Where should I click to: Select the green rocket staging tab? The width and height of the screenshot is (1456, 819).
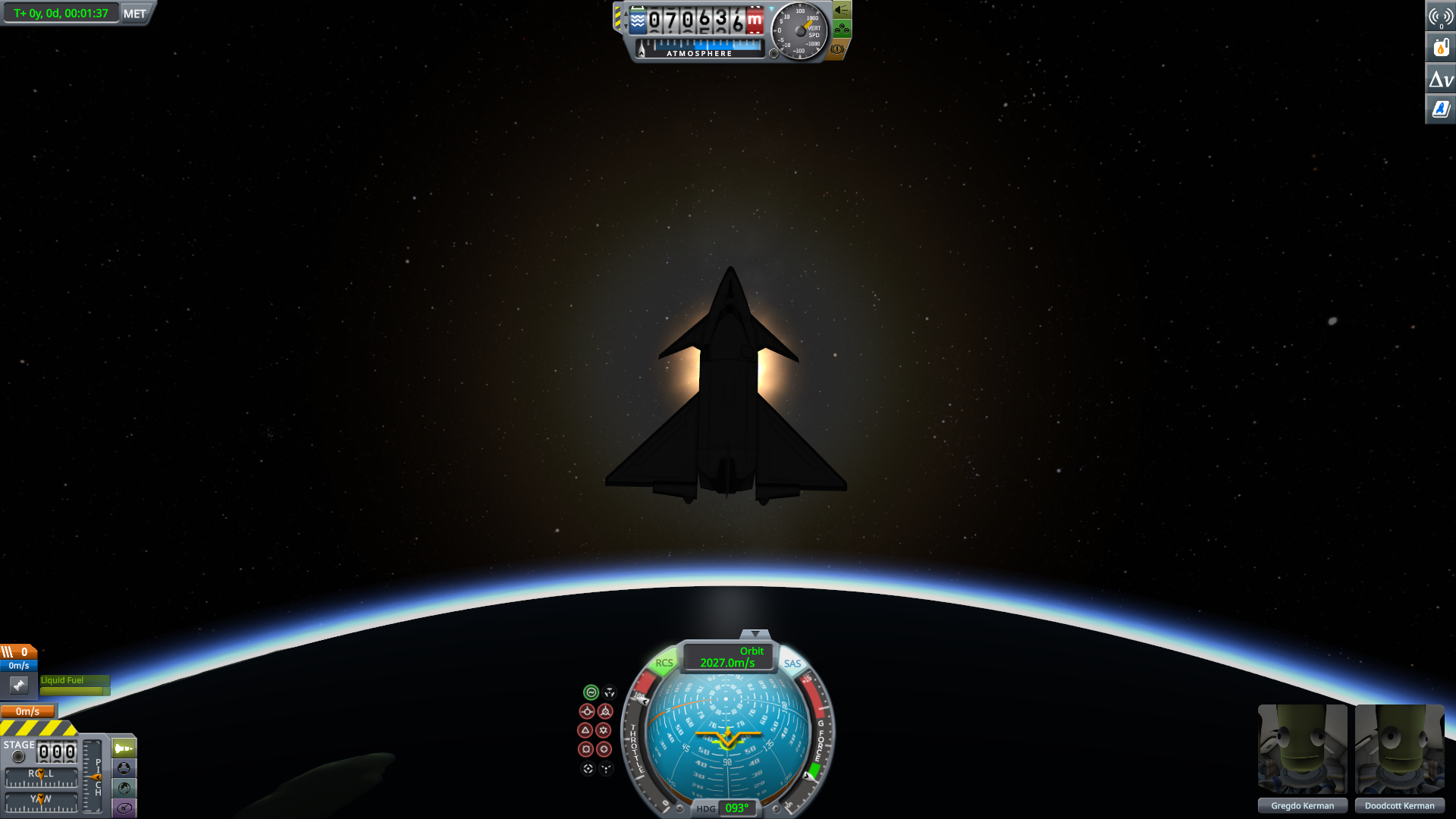tap(124, 748)
